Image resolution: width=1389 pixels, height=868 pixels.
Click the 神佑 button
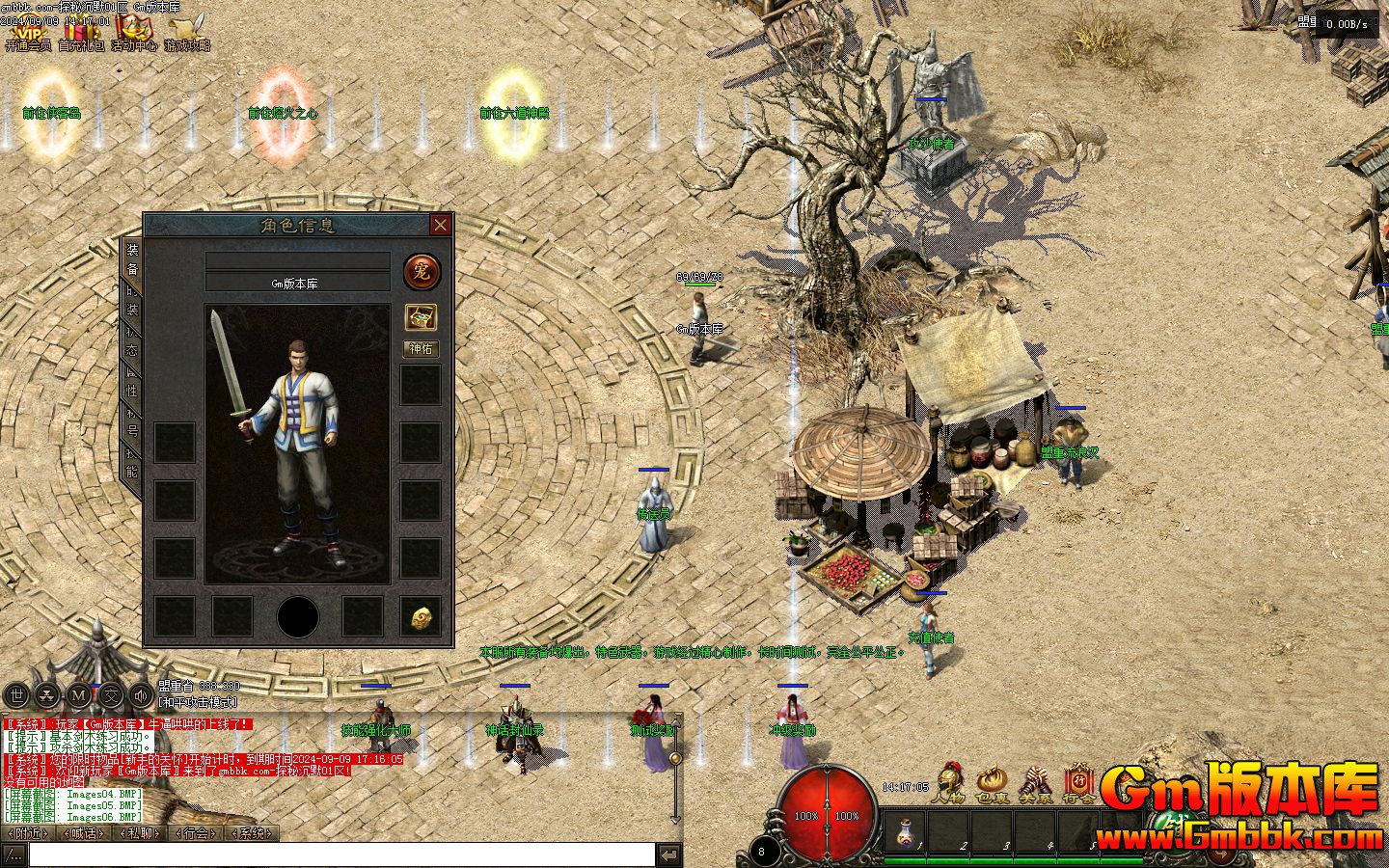(421, 348)
